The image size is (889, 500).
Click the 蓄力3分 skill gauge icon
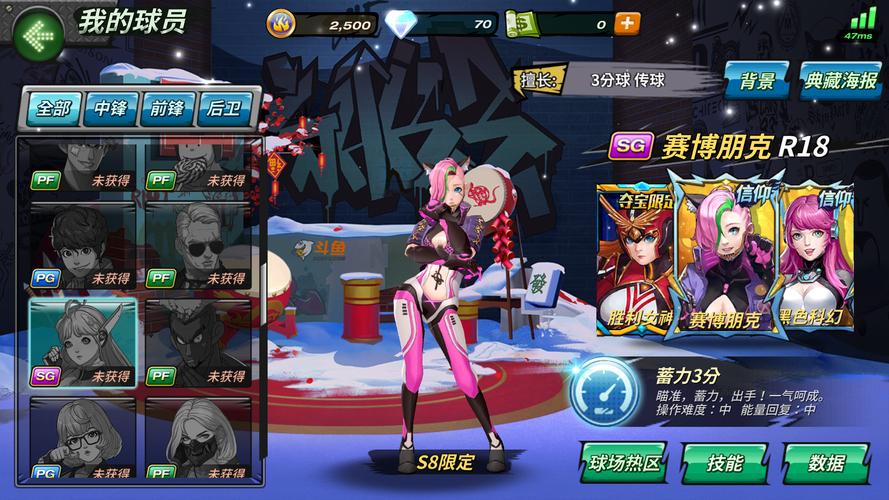click(x=604, y=391)
